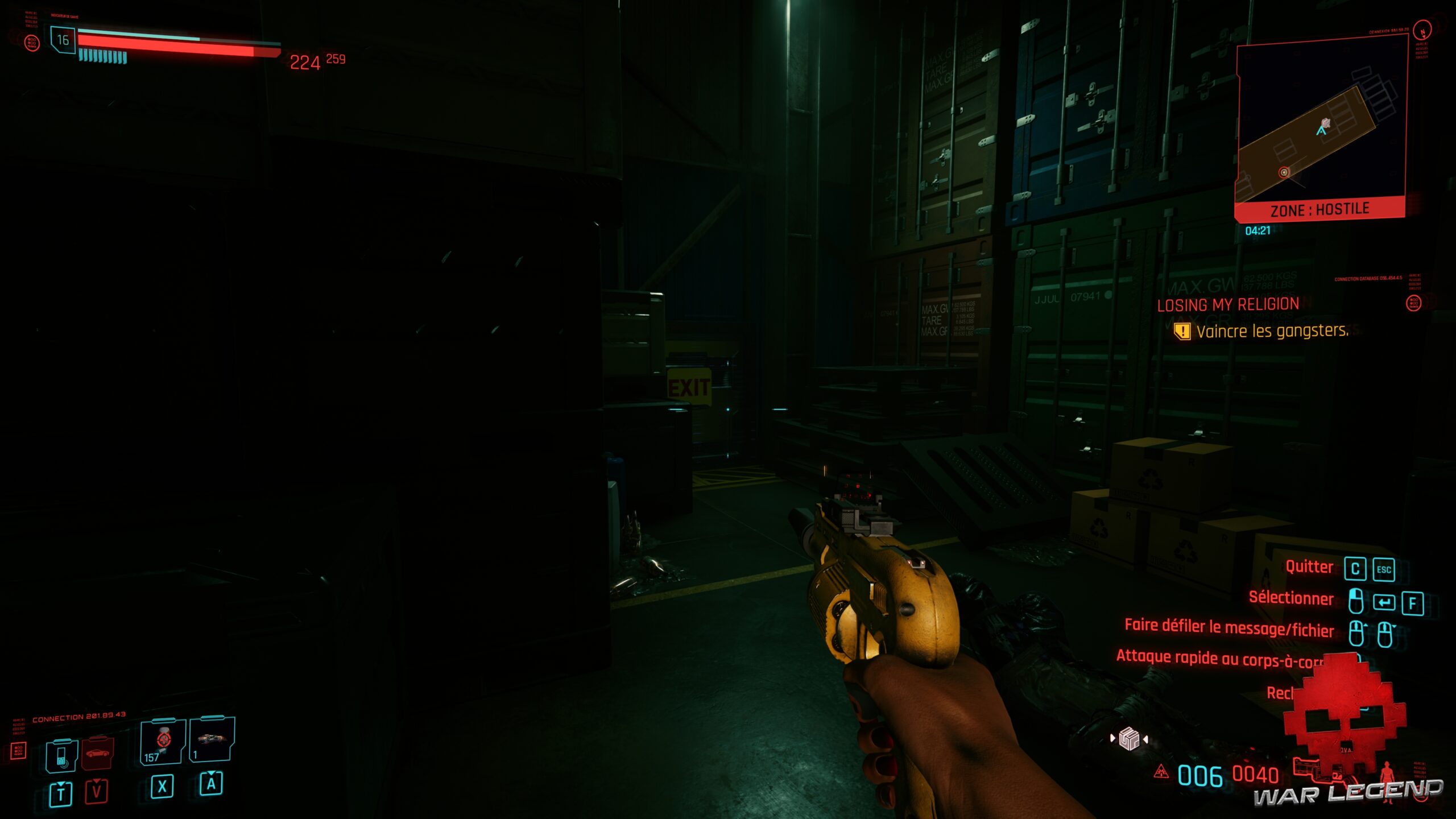Click the left arrow beside the ammo cube icon
The image size is (1456, 819).
pyautogui.click(x=1113, y=738)
